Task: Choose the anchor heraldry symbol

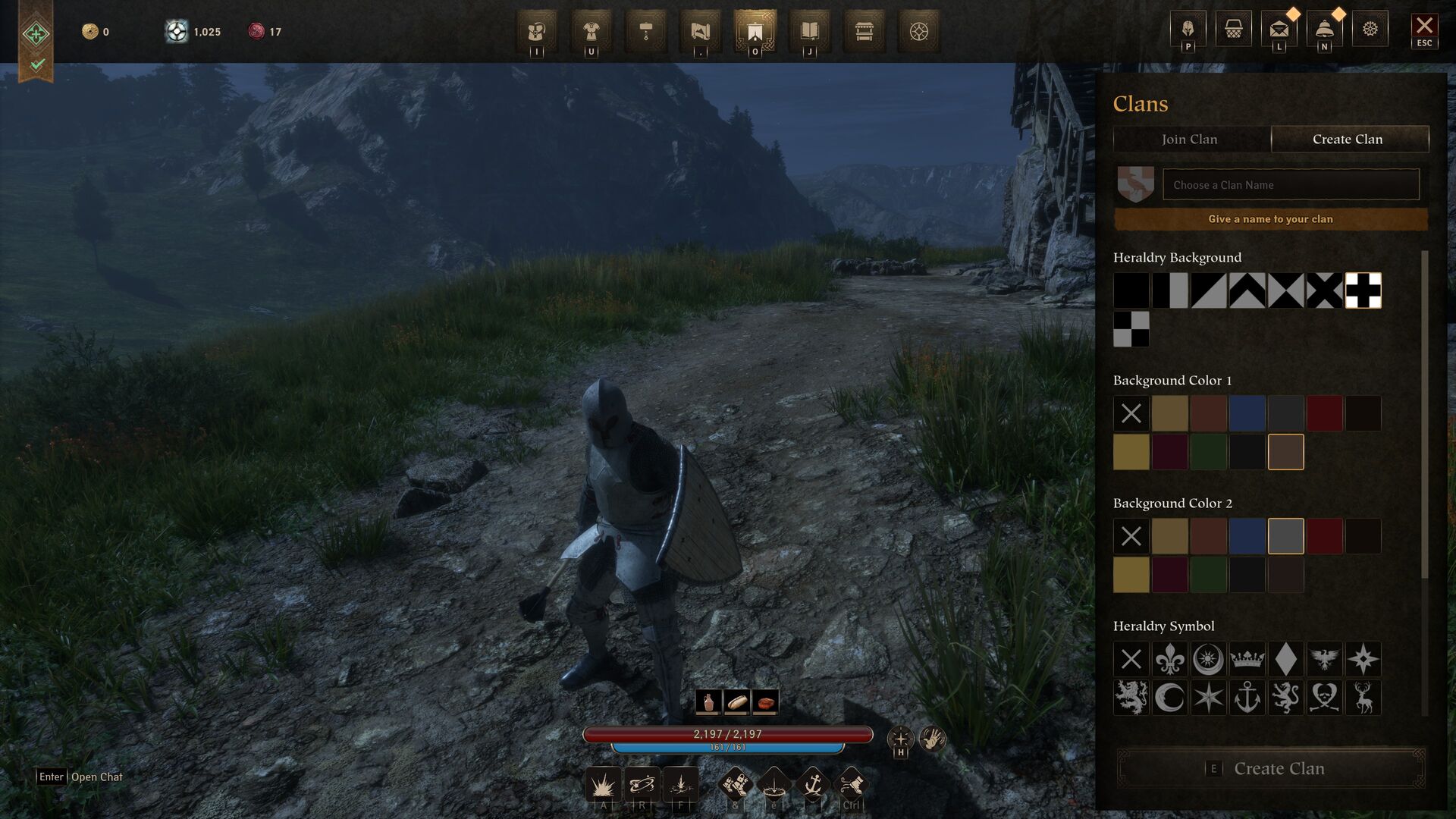Action: 1247,698
